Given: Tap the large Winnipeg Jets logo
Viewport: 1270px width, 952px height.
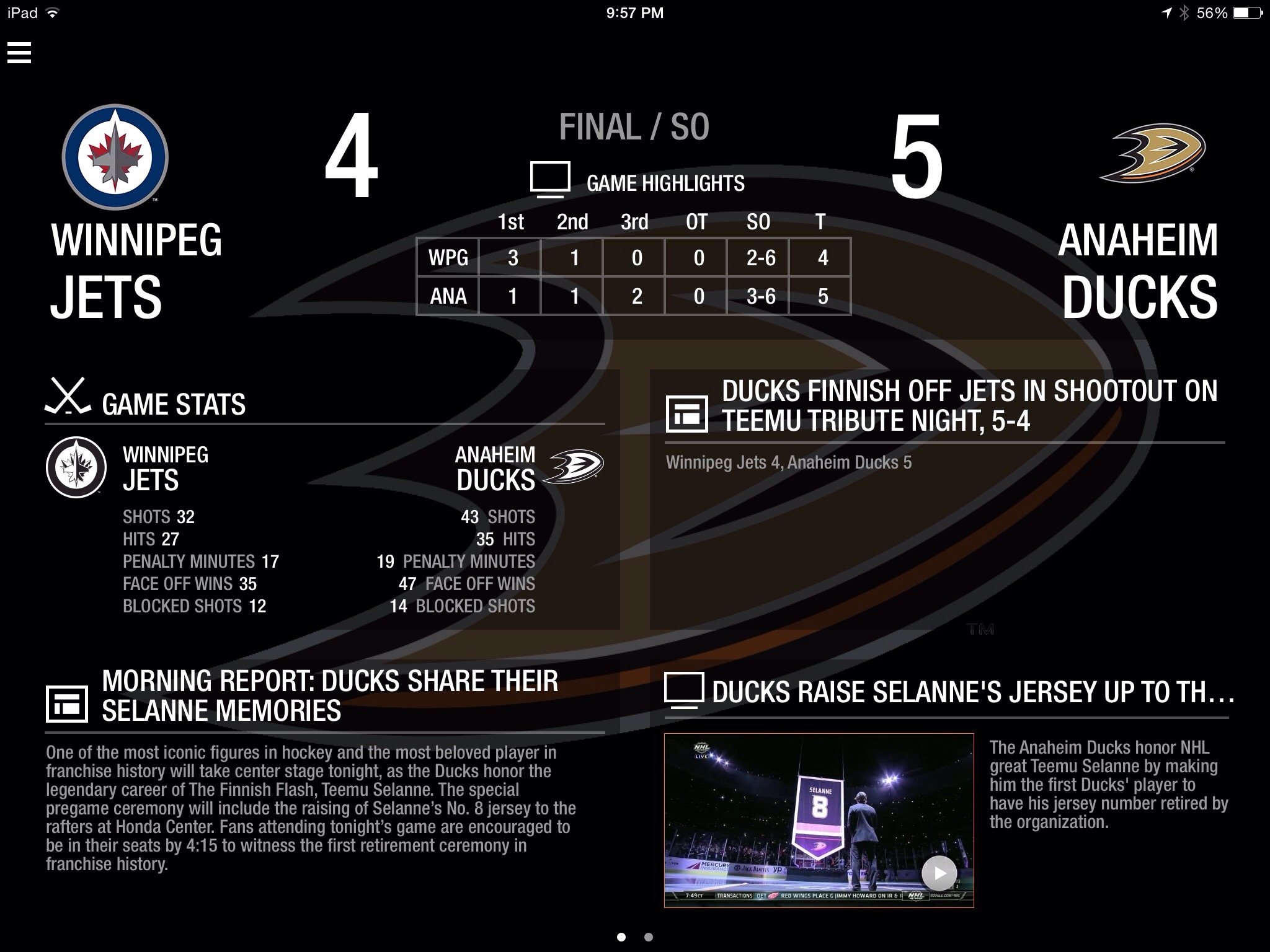Looking at the screenshot, I should point(115,157).
